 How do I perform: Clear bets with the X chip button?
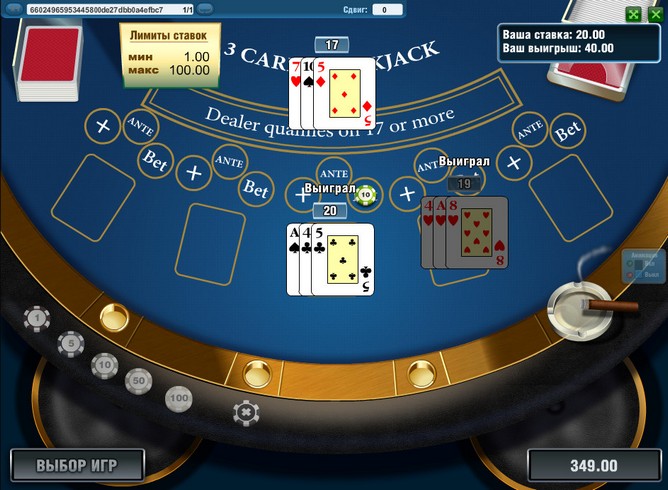(x=244, y=411)
